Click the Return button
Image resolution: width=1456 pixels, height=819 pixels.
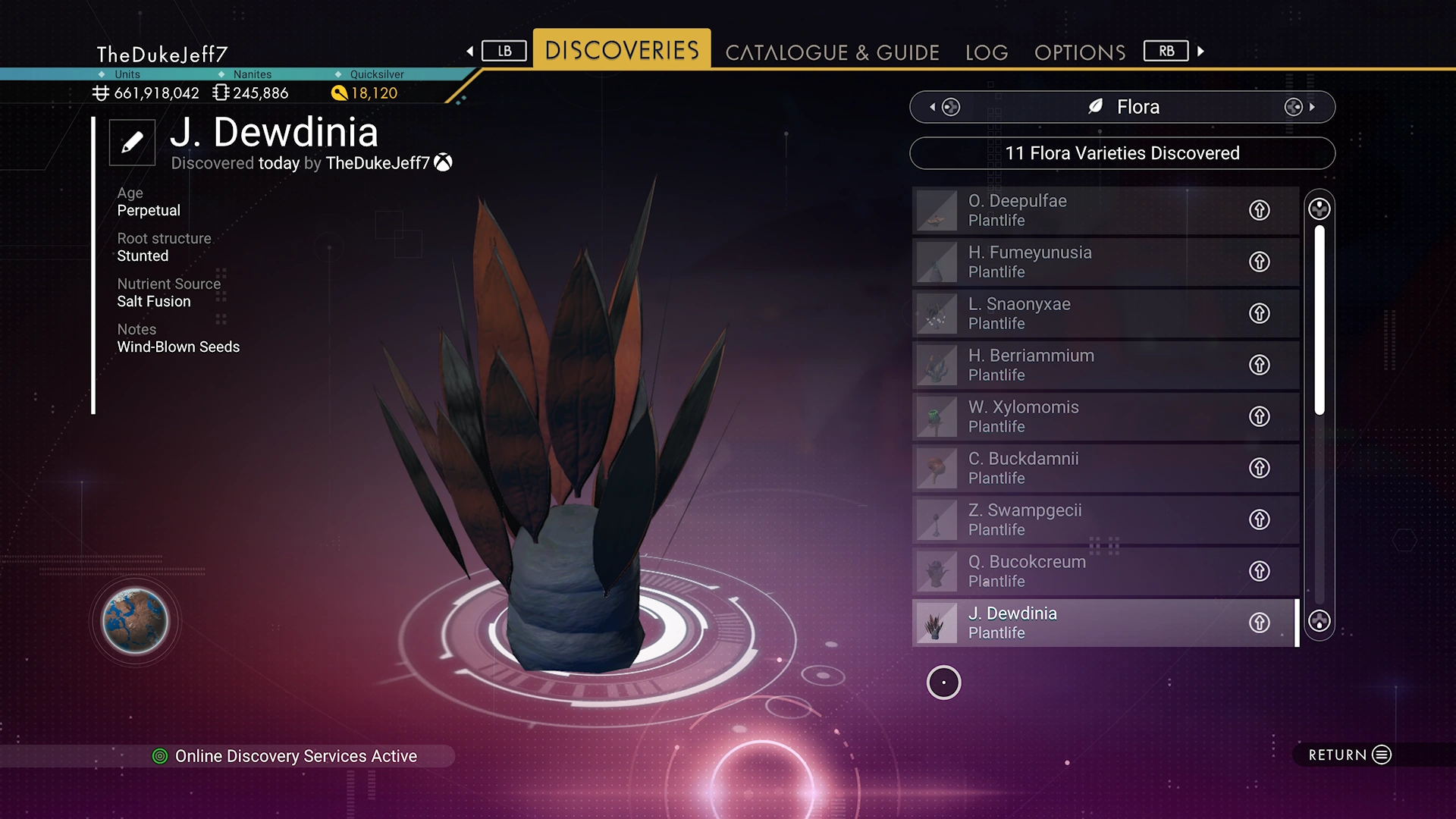(x=1350, y=755)
